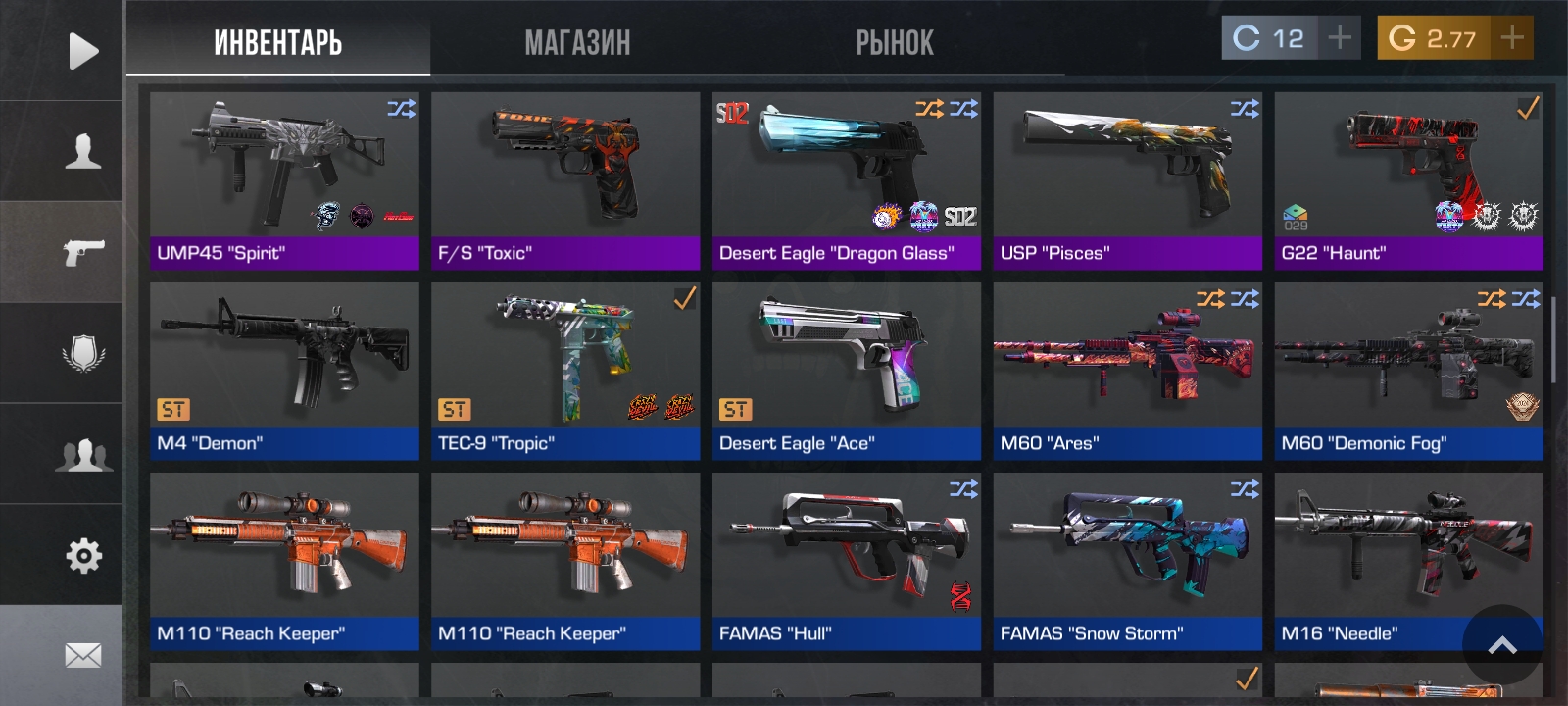
Task: Select the G22 "Haunt" skin
Action: click(x=1408, y=180)
